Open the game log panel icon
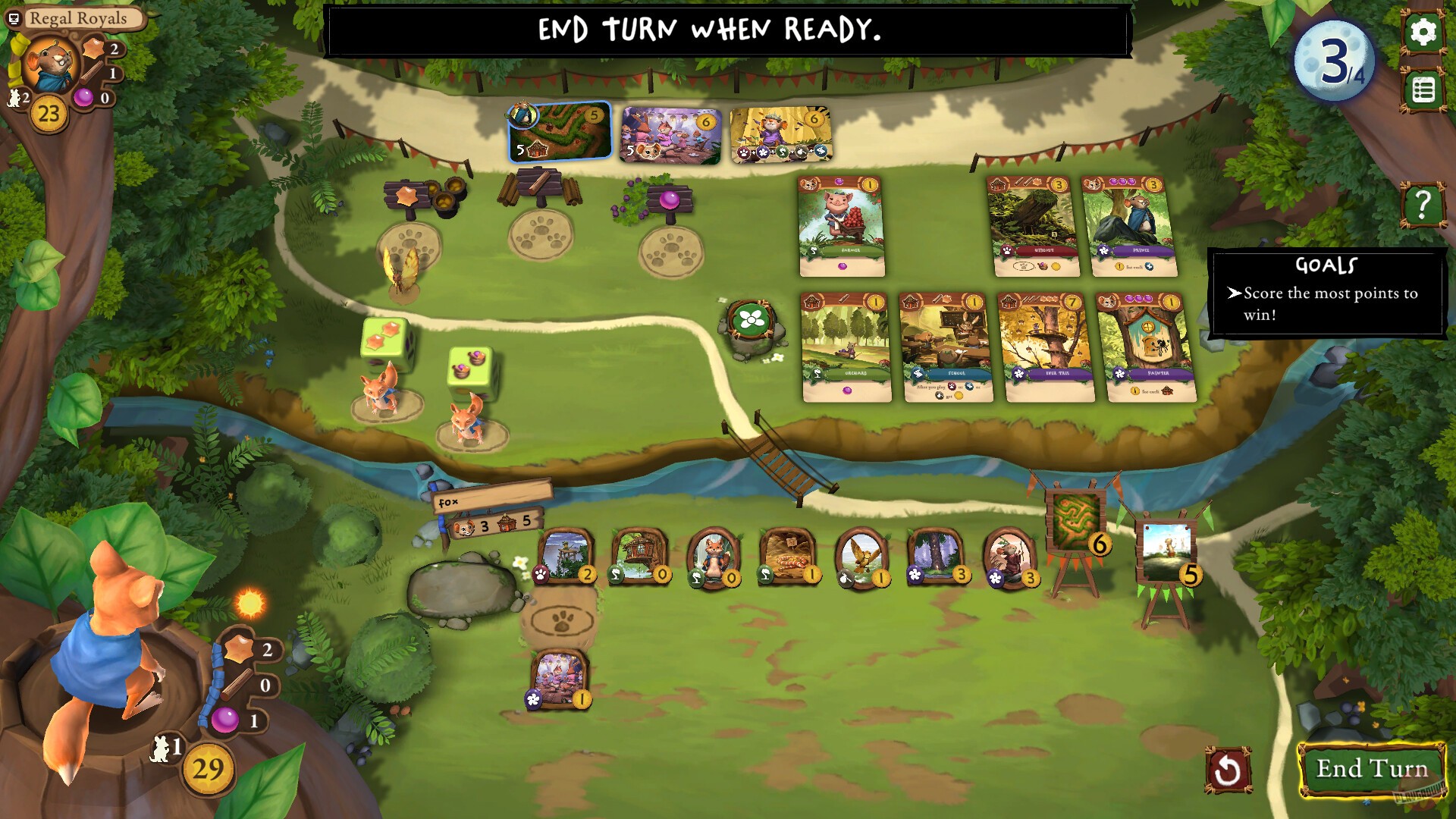 coord(1424,89)
